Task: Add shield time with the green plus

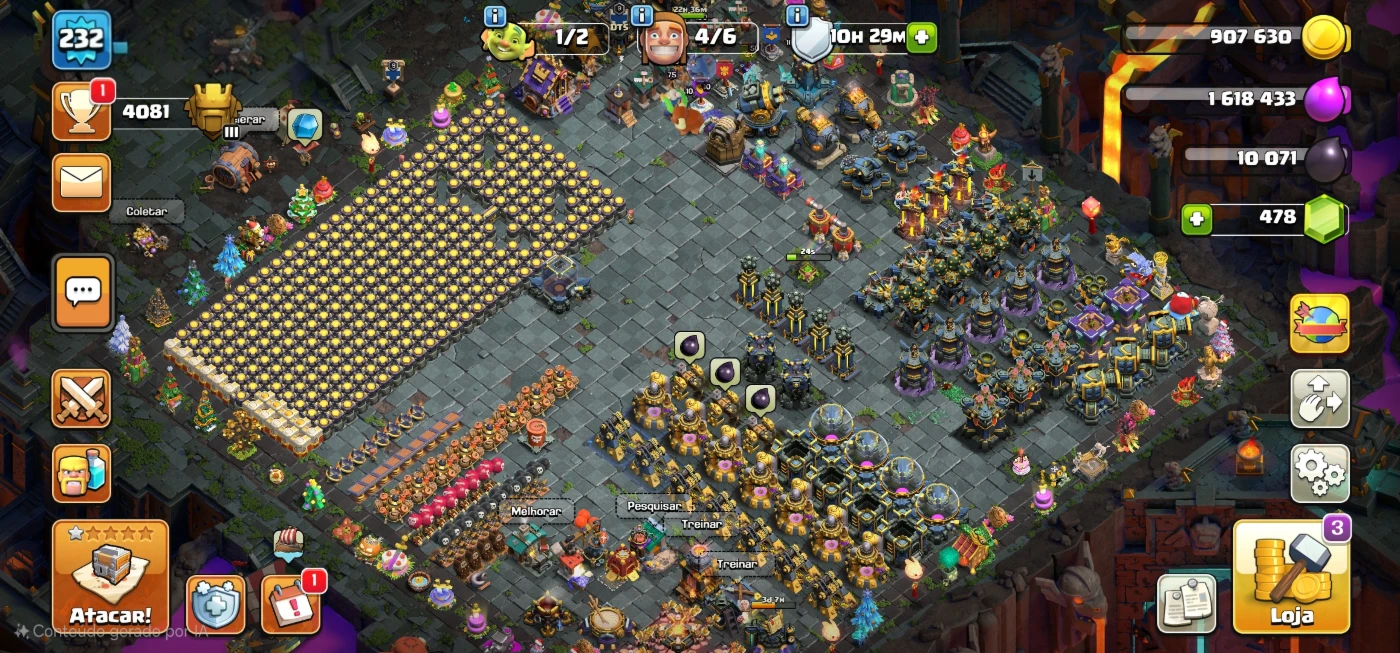Action: click(x=921, y=38)
